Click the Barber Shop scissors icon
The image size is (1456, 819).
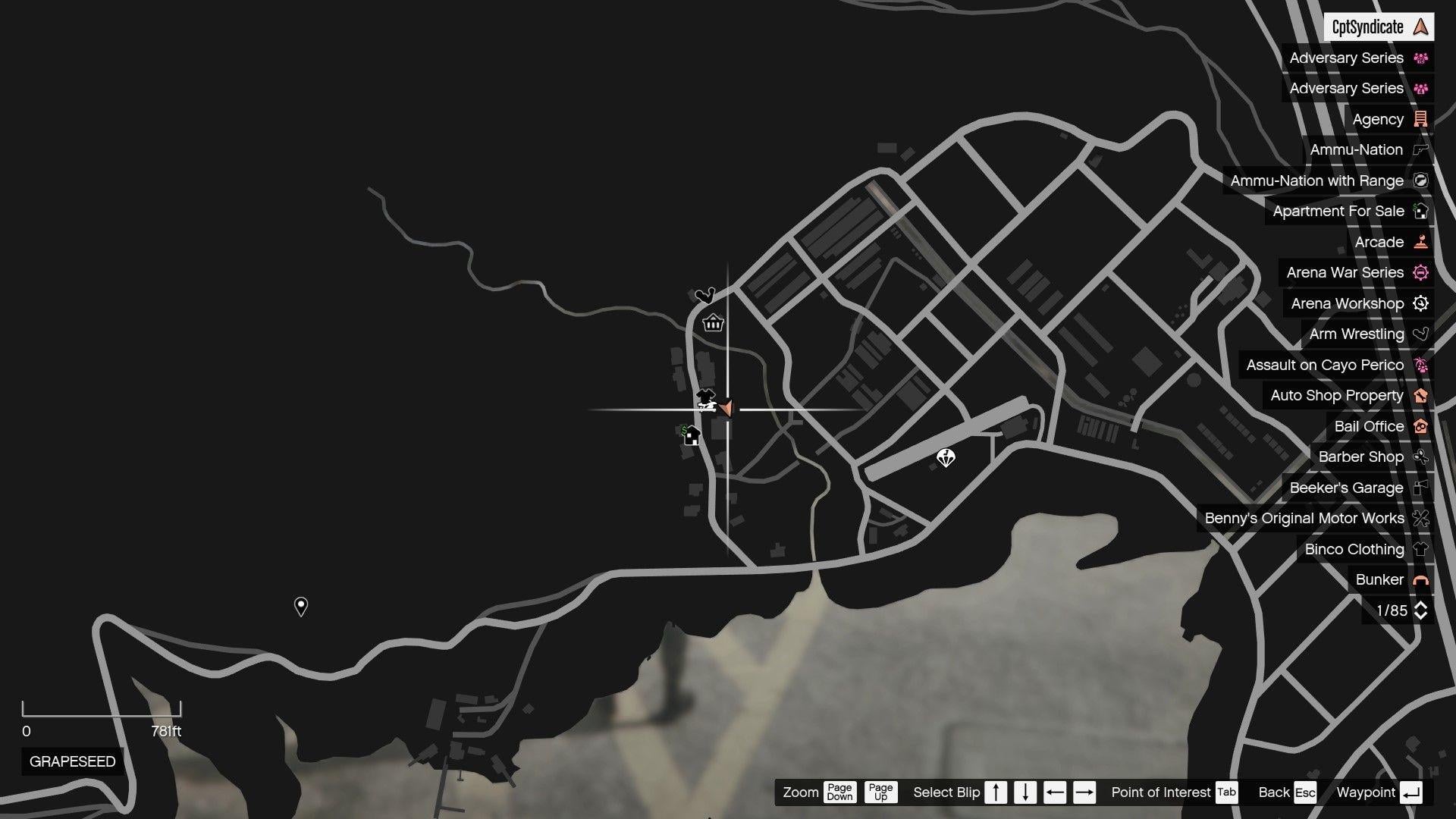pyautogui.click(x=1420, y=457)
